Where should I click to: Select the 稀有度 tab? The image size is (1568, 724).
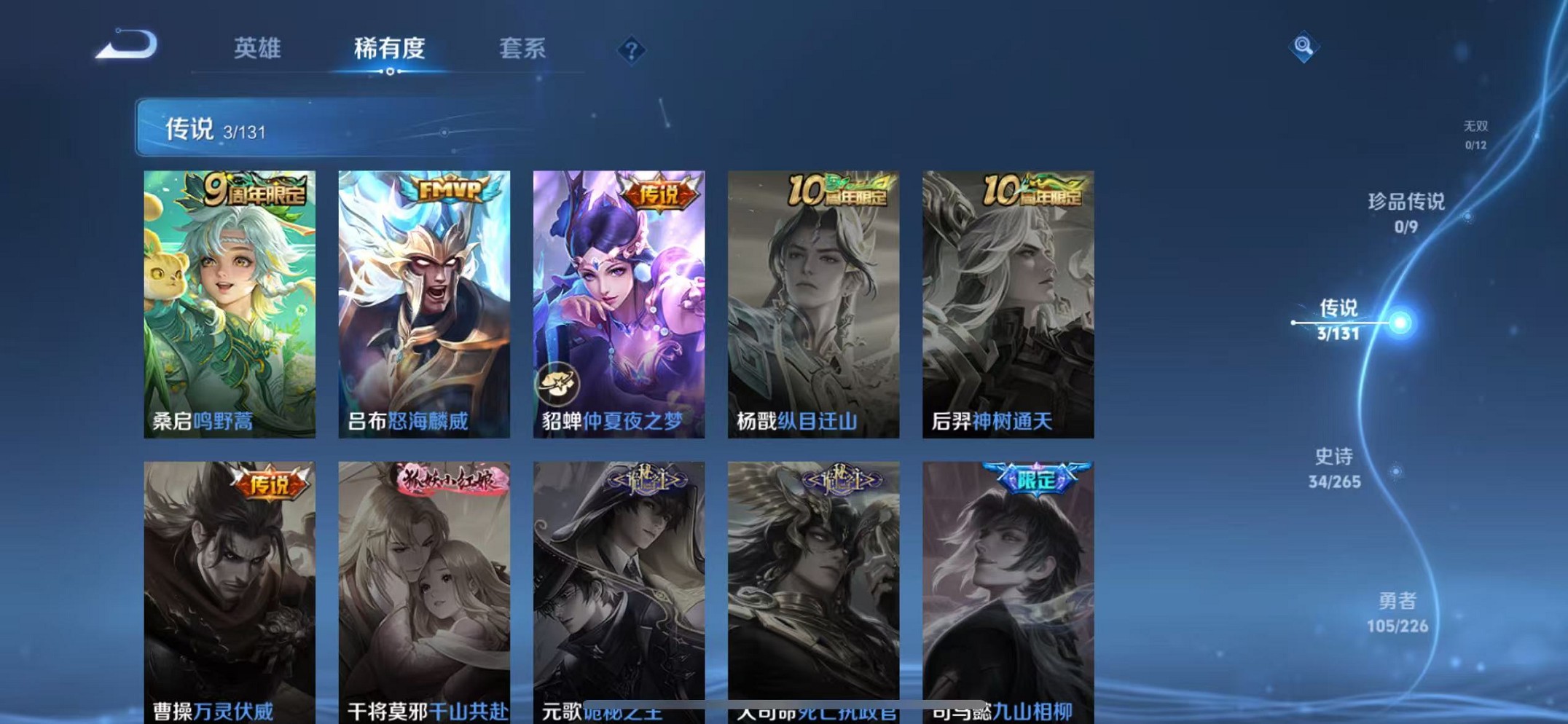(x=391, y=48)
